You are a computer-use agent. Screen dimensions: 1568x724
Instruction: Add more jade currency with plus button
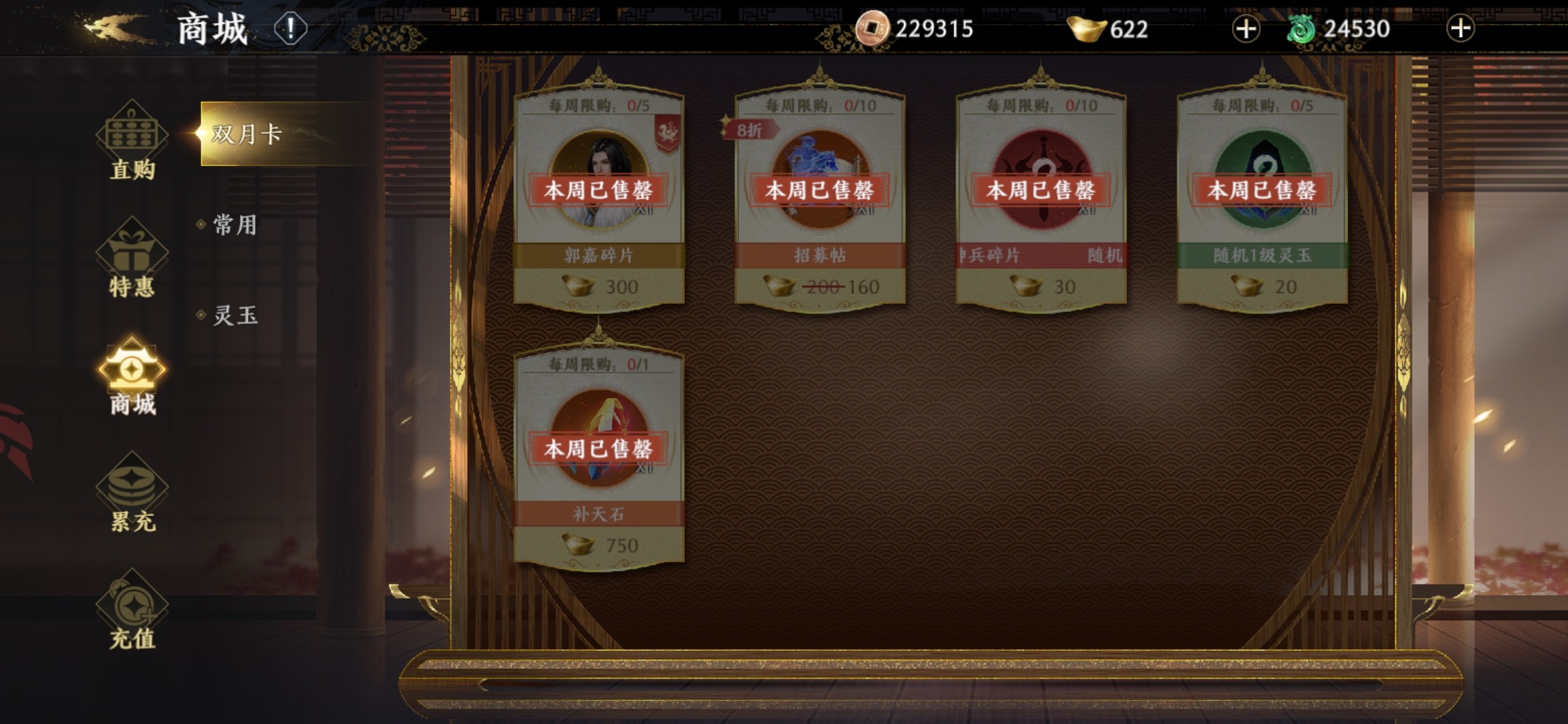pos(1460,29)
